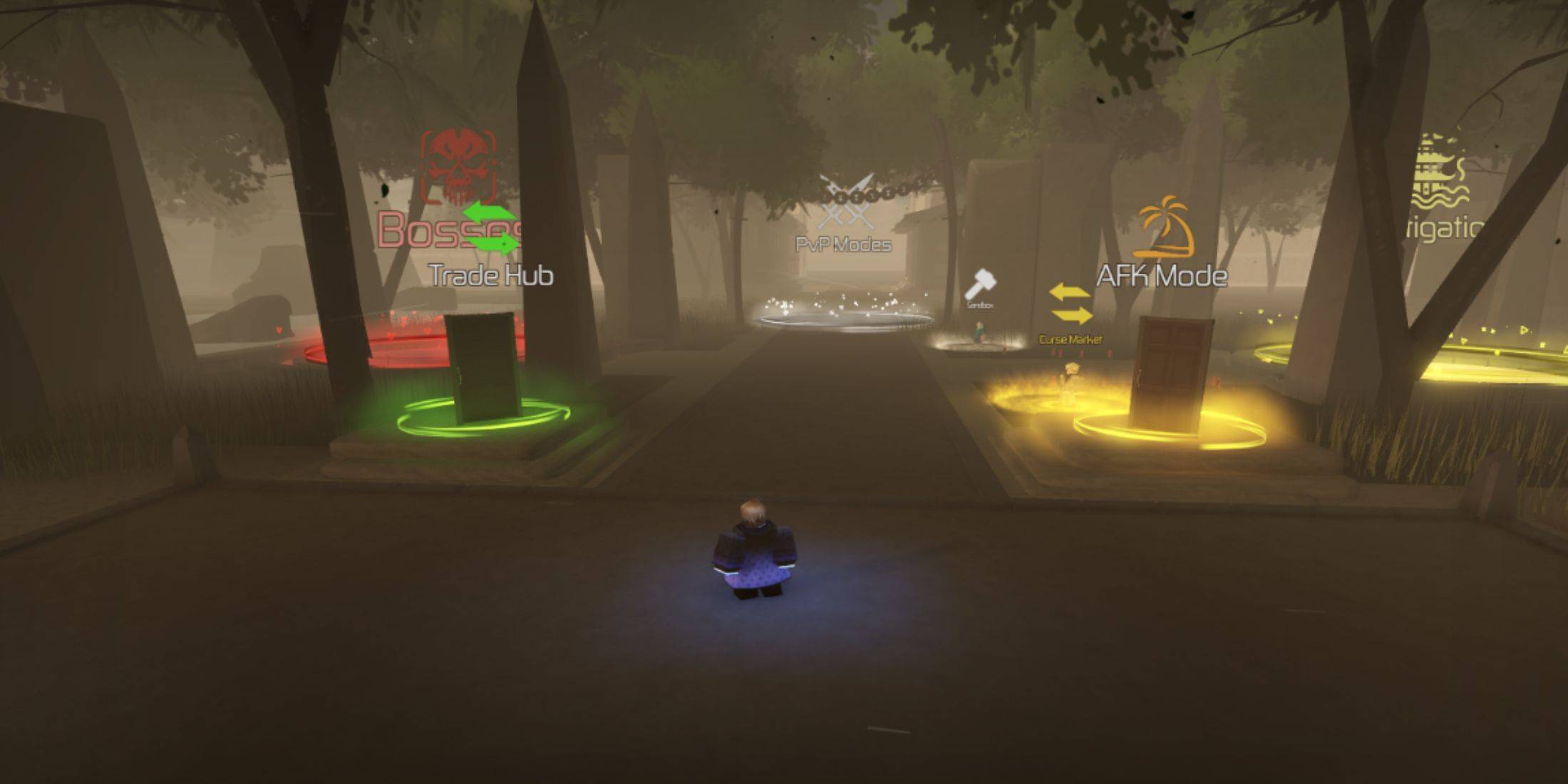Click the NPC standing in the Sandbox portal
1568x784 pixels.
click(x=979, y=331)
